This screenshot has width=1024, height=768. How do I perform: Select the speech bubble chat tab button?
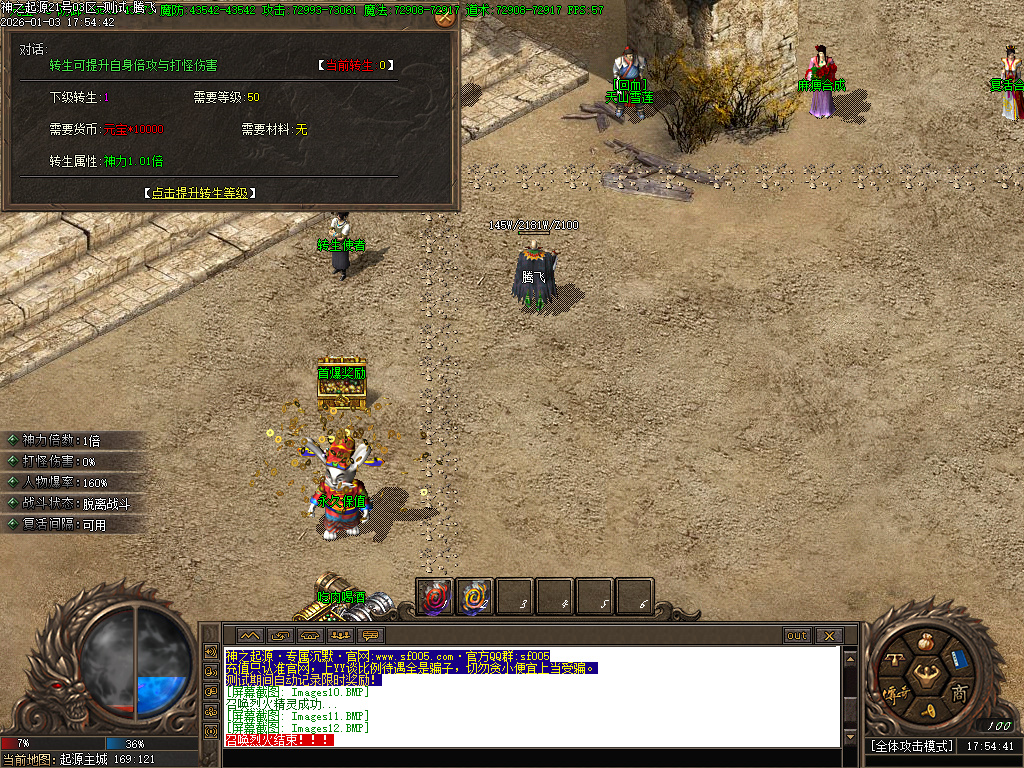click(x=371, y=636)
